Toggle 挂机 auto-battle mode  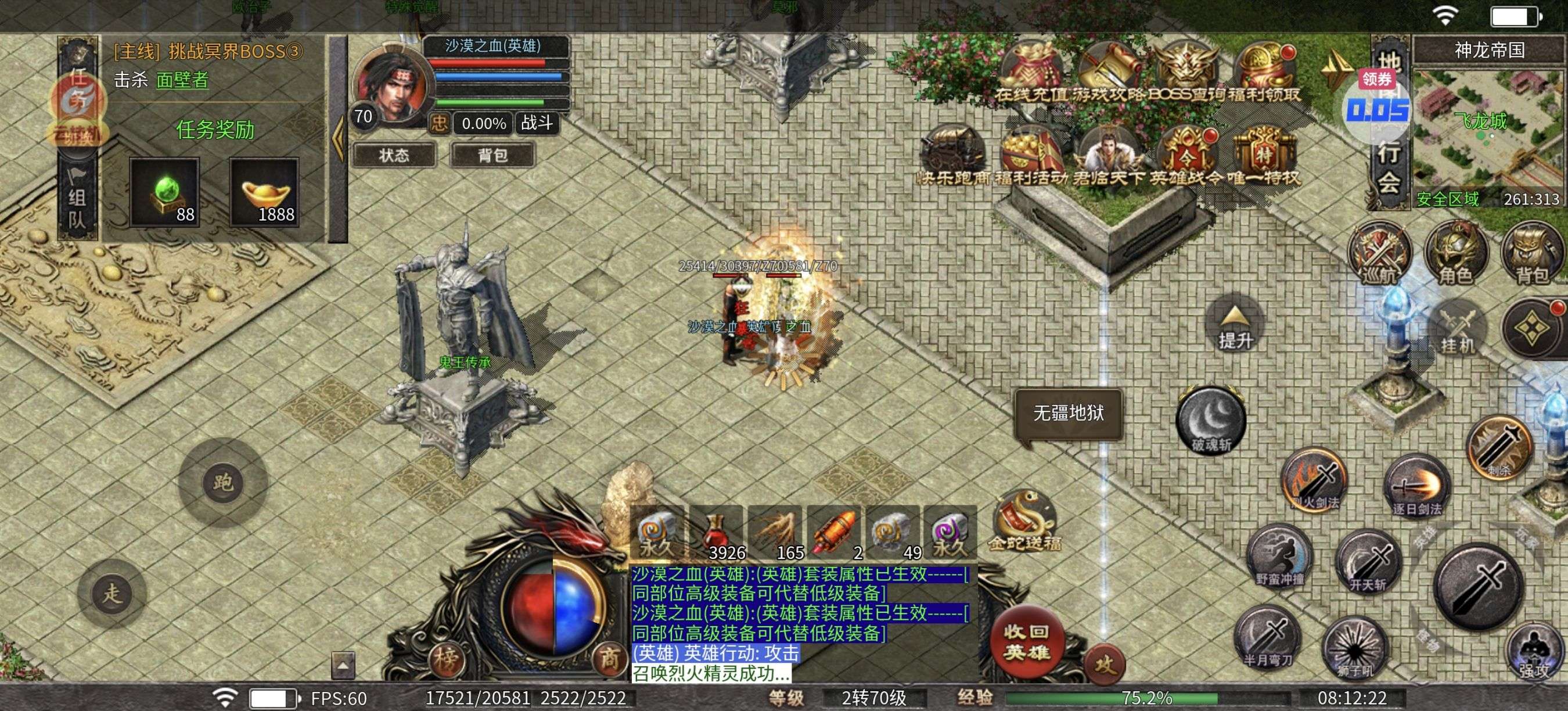click(1457, 330)
